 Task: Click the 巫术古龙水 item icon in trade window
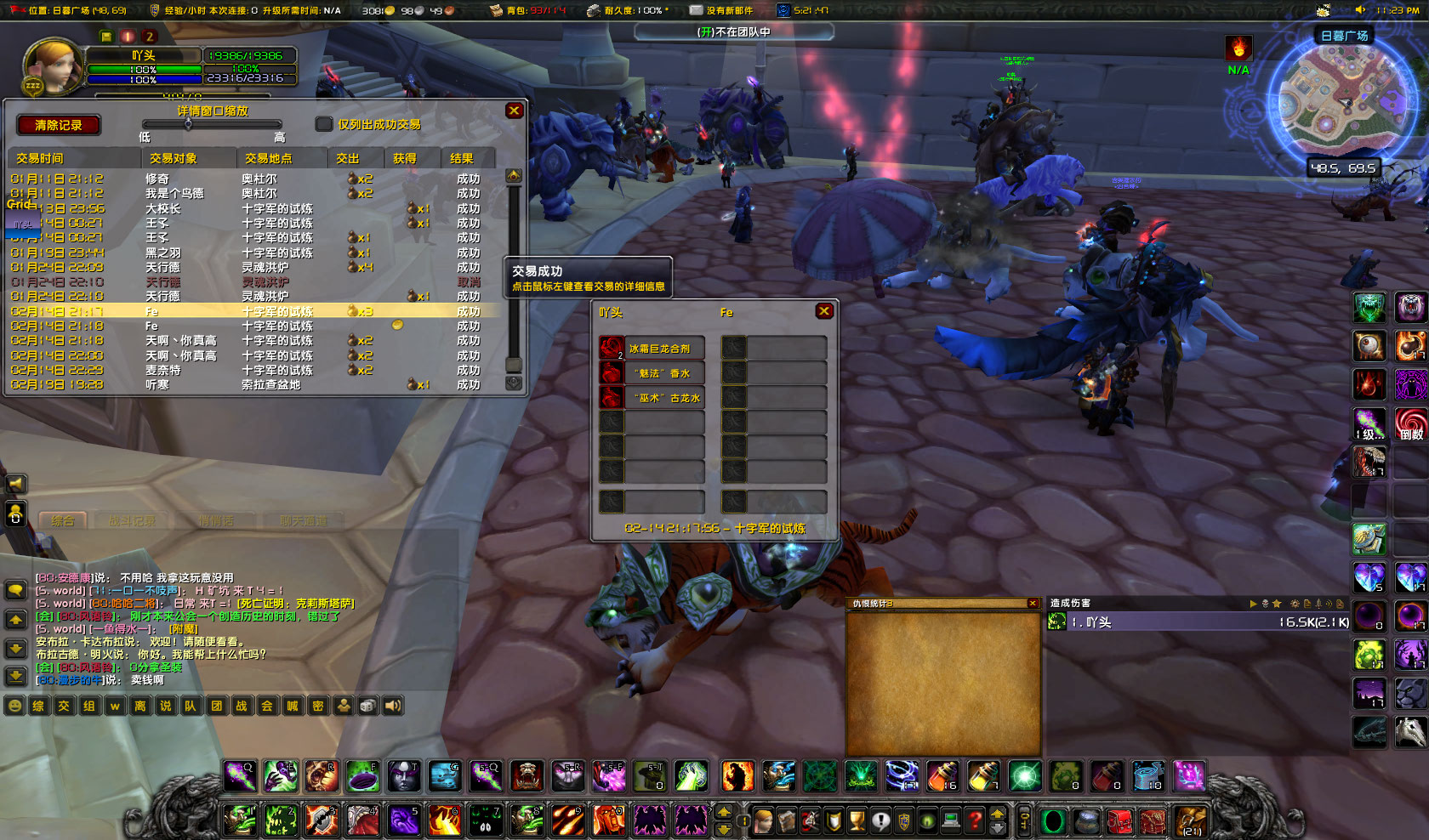610,397
